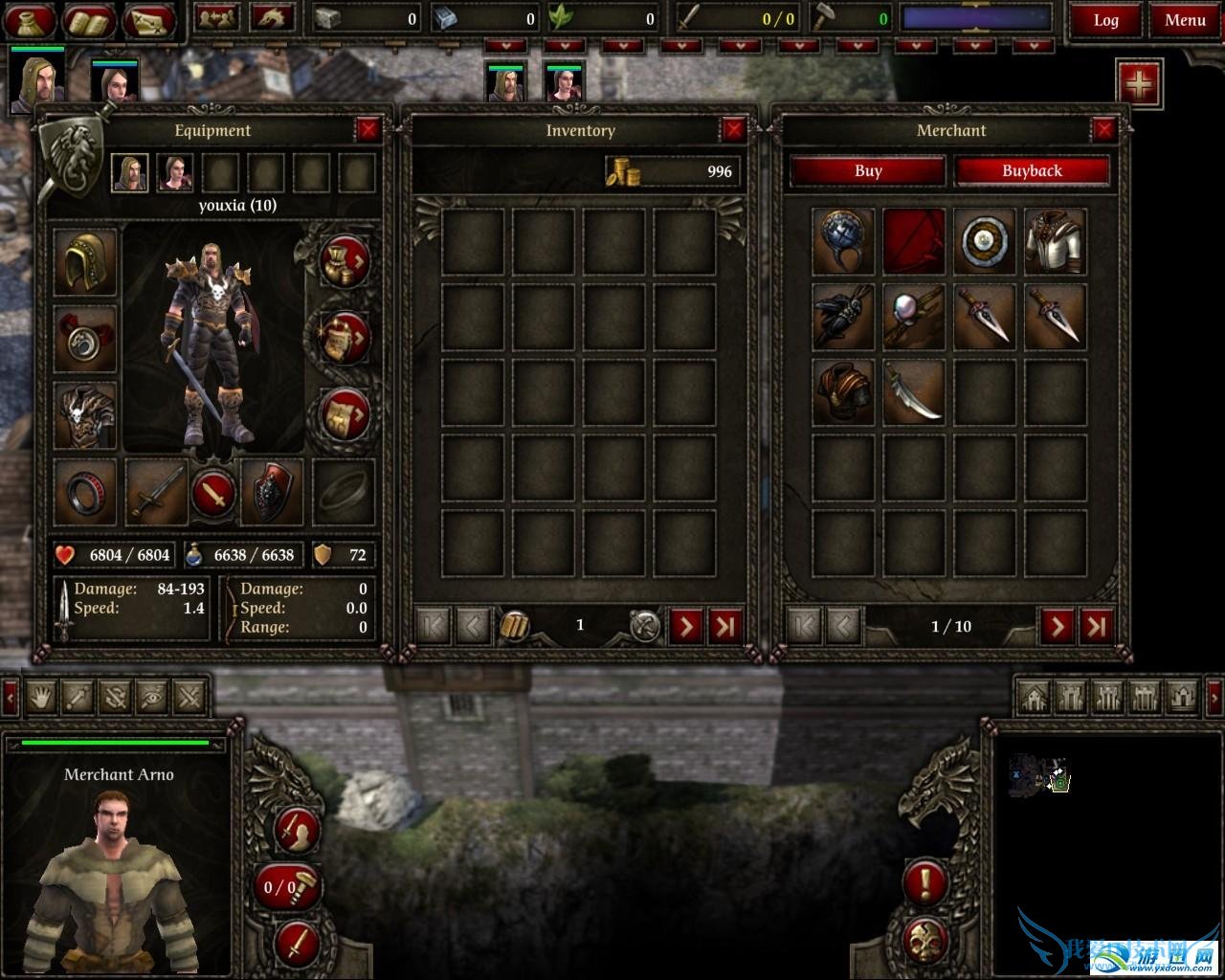Open the Log panel

[1105, 20]
